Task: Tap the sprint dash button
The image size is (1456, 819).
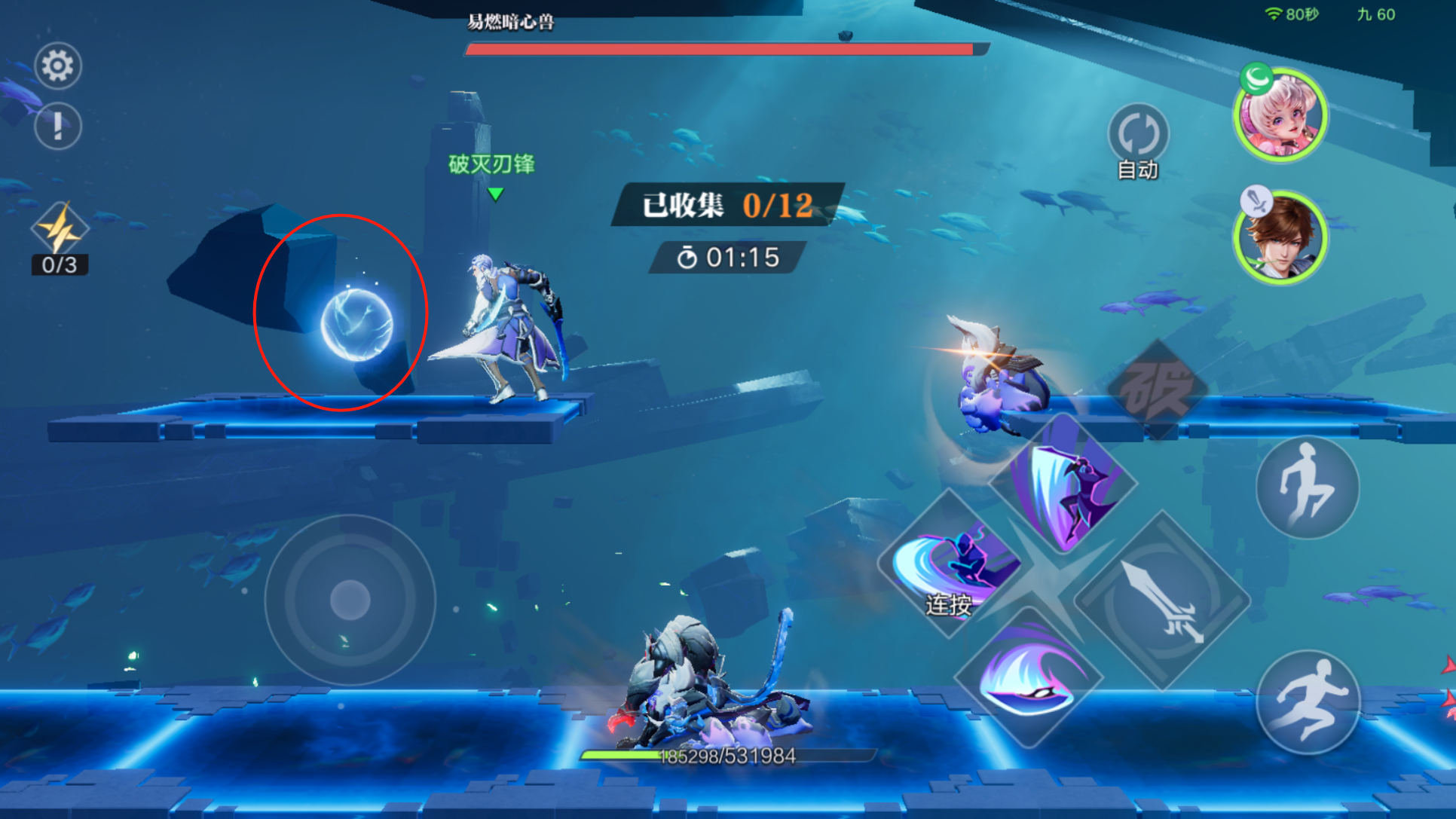Action: coord(1308,701)
